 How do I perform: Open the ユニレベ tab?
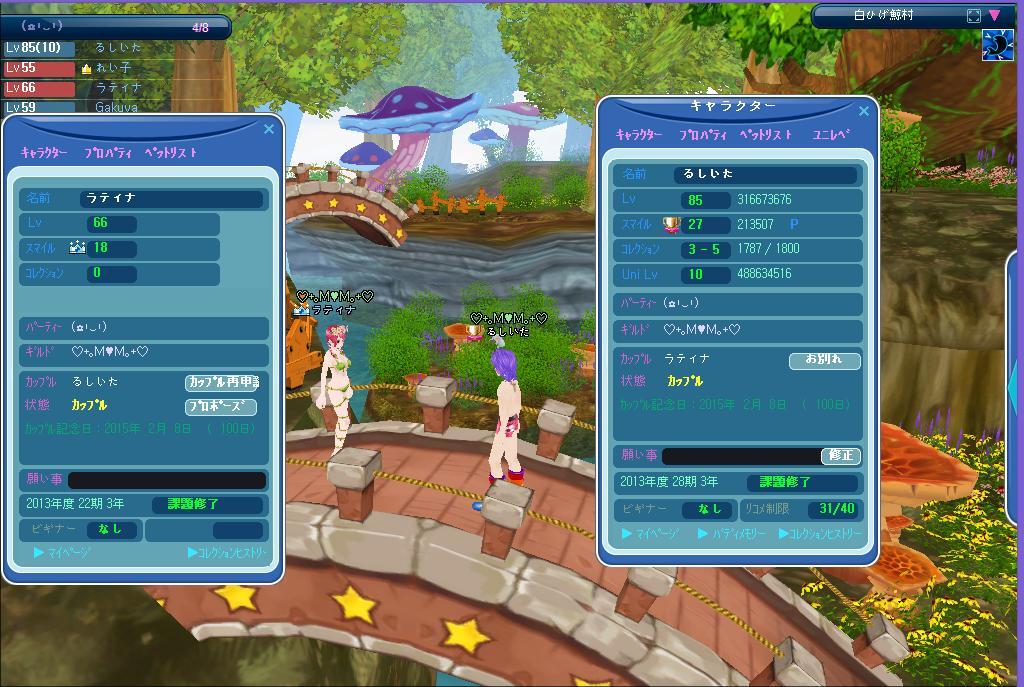point(831,134)
